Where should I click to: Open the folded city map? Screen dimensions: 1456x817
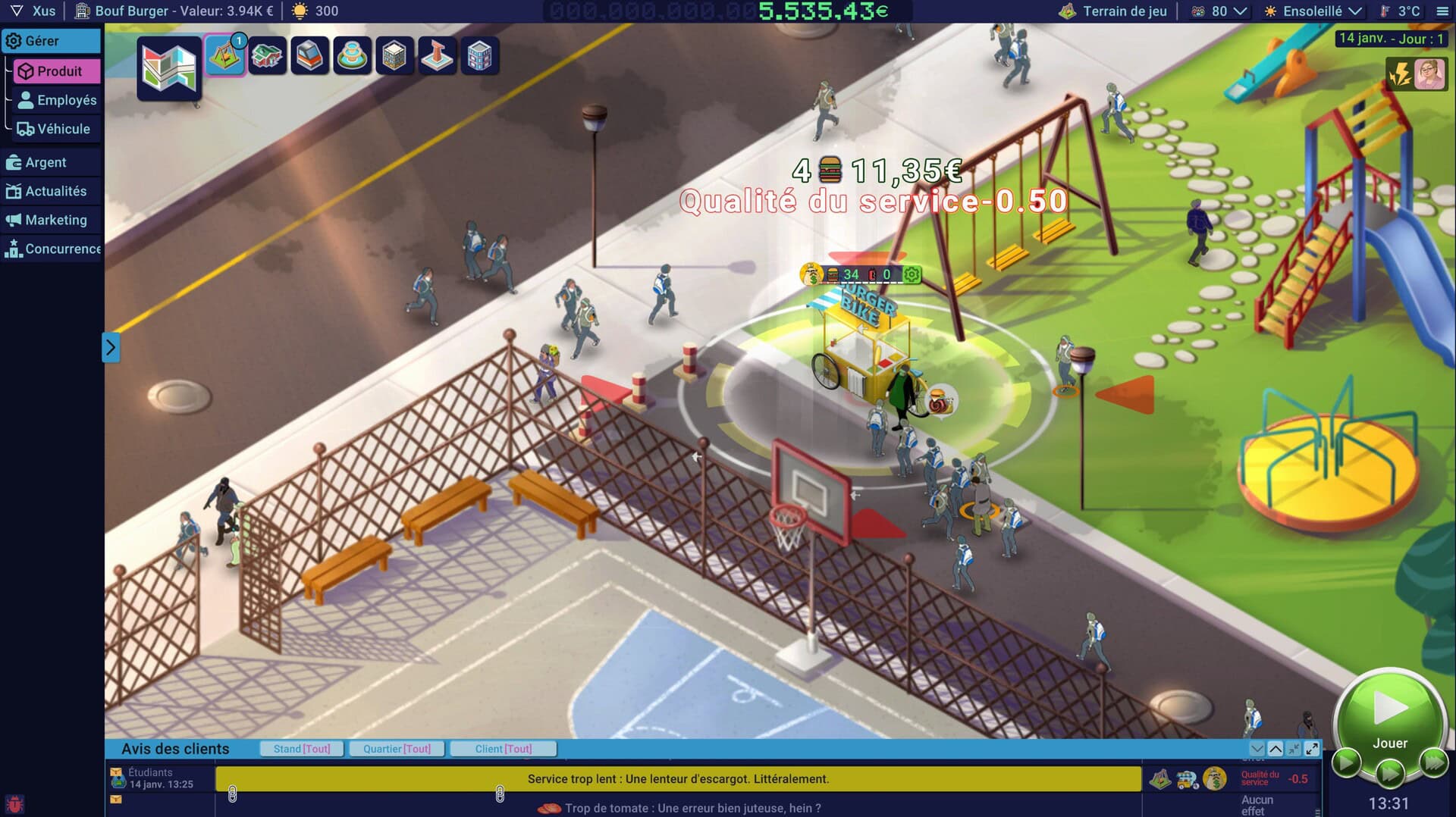coord(169,68)
